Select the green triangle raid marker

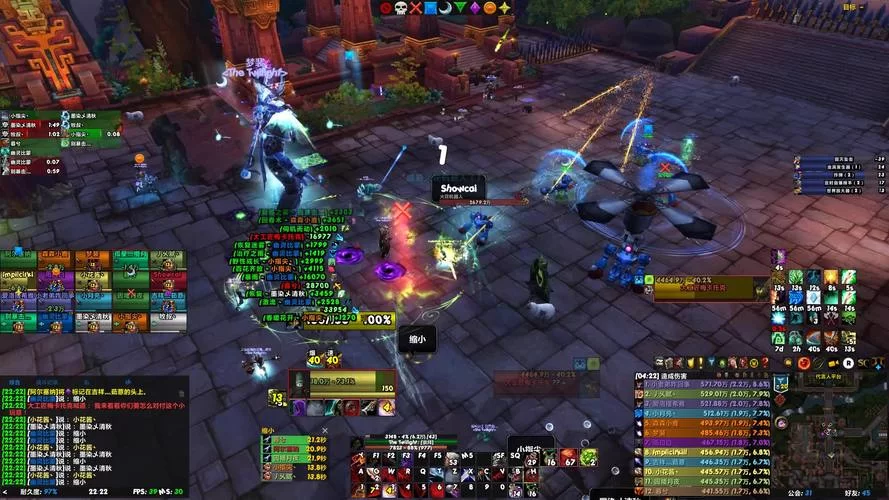click(460, 7)
